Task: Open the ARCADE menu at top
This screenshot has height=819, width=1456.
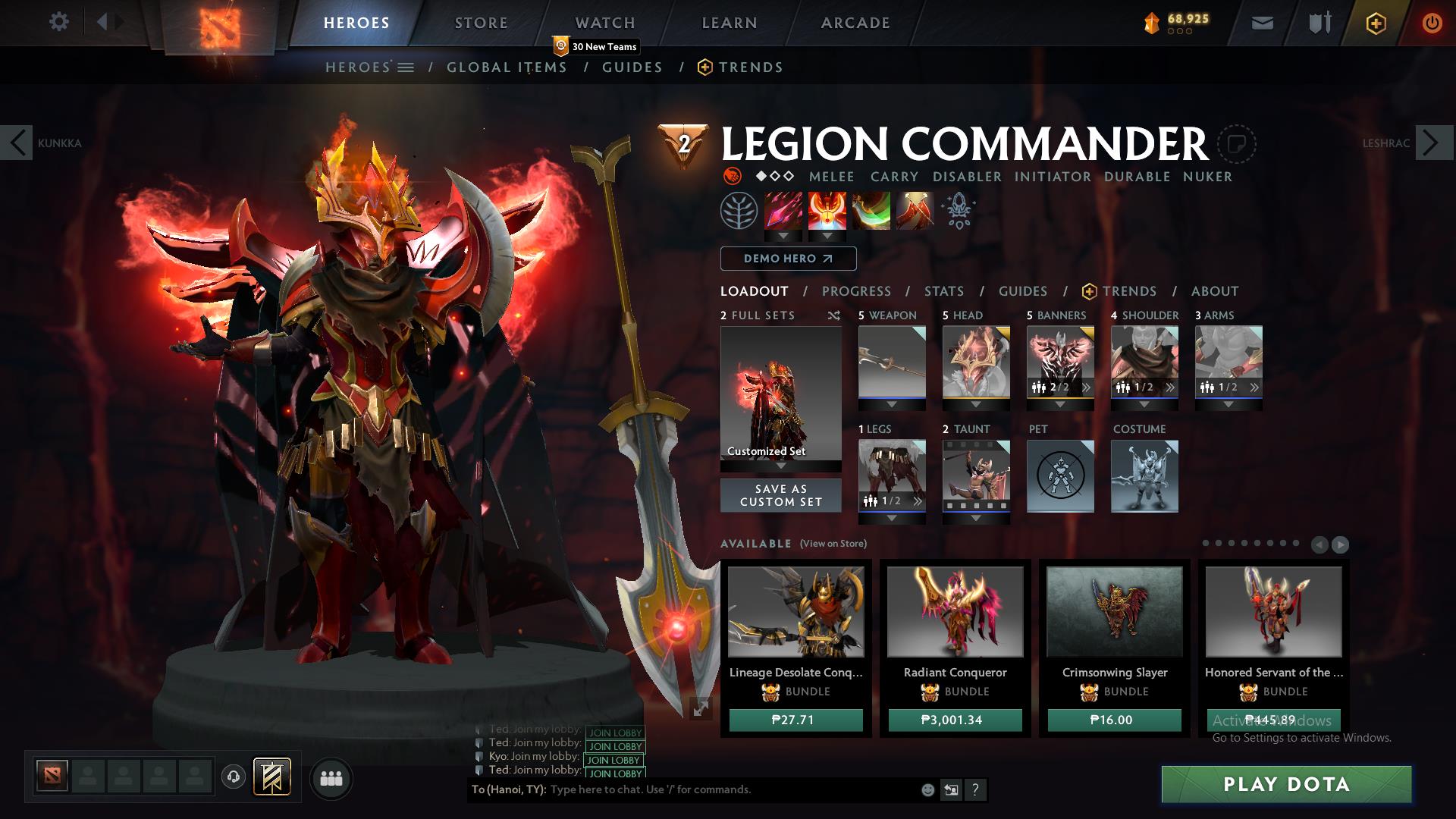Action: pyautogui.click(x=855, y=23)
